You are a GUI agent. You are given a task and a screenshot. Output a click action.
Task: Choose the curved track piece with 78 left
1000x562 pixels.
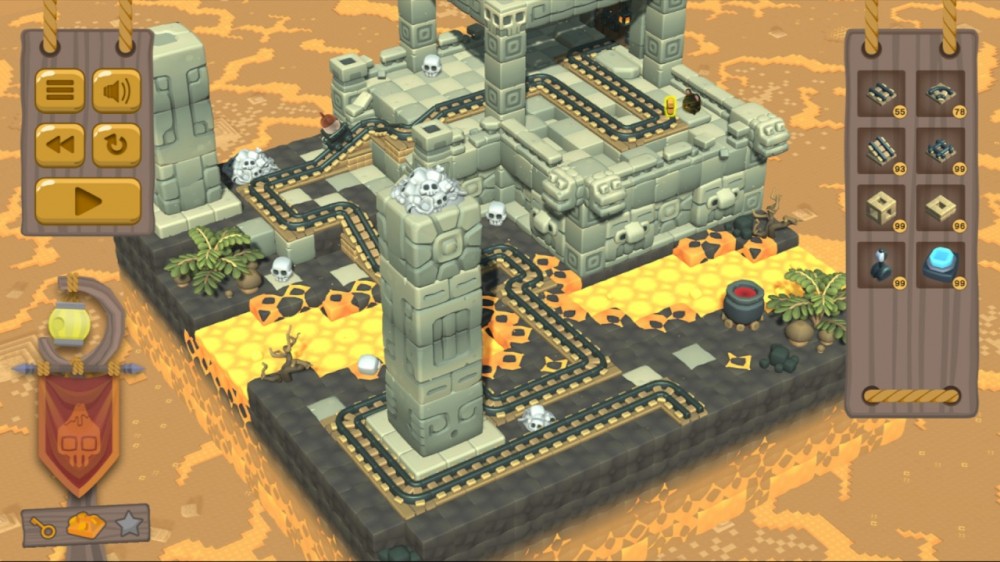940,95
